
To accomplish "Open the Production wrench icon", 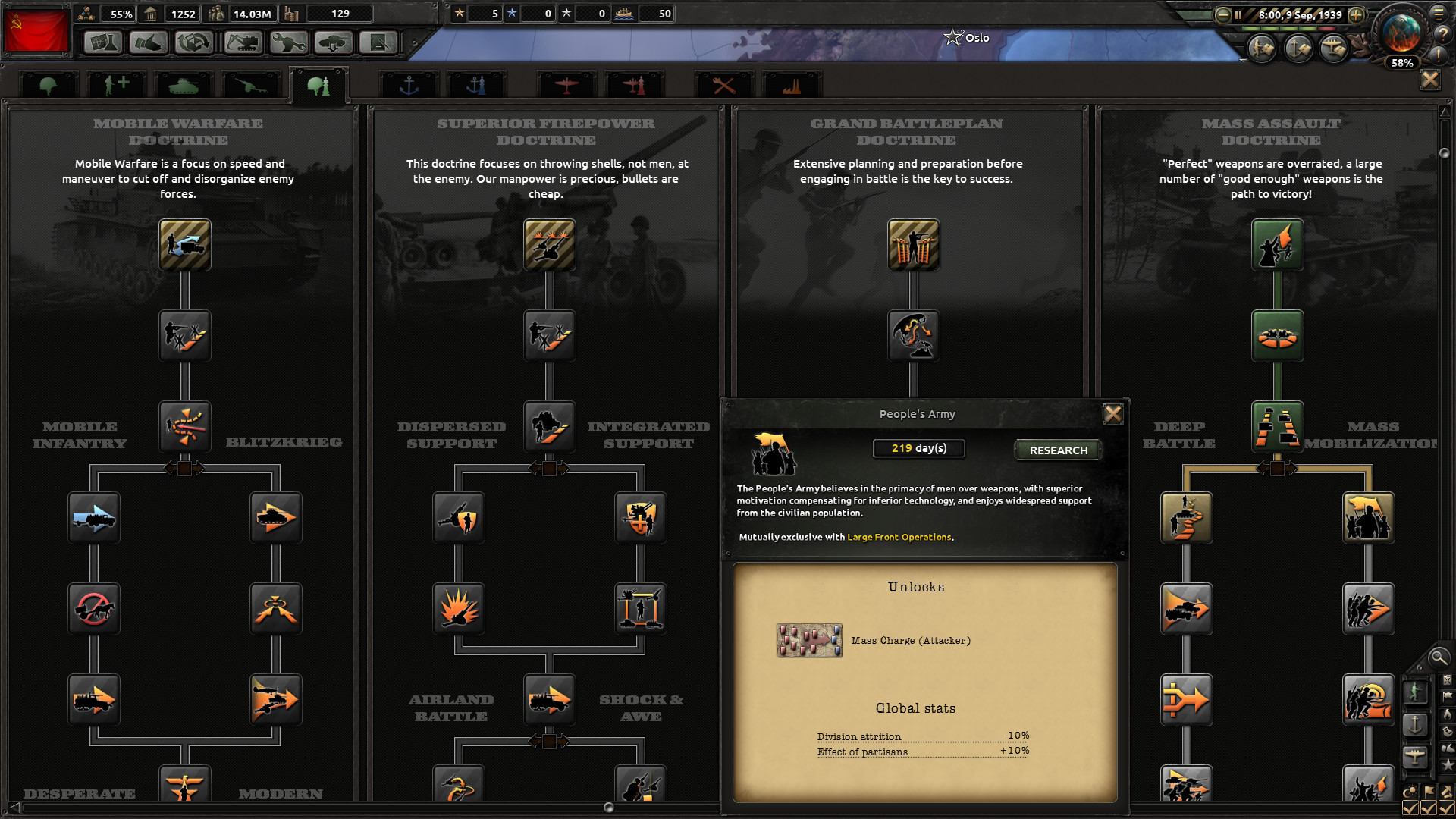I will [x=288, y=42].
